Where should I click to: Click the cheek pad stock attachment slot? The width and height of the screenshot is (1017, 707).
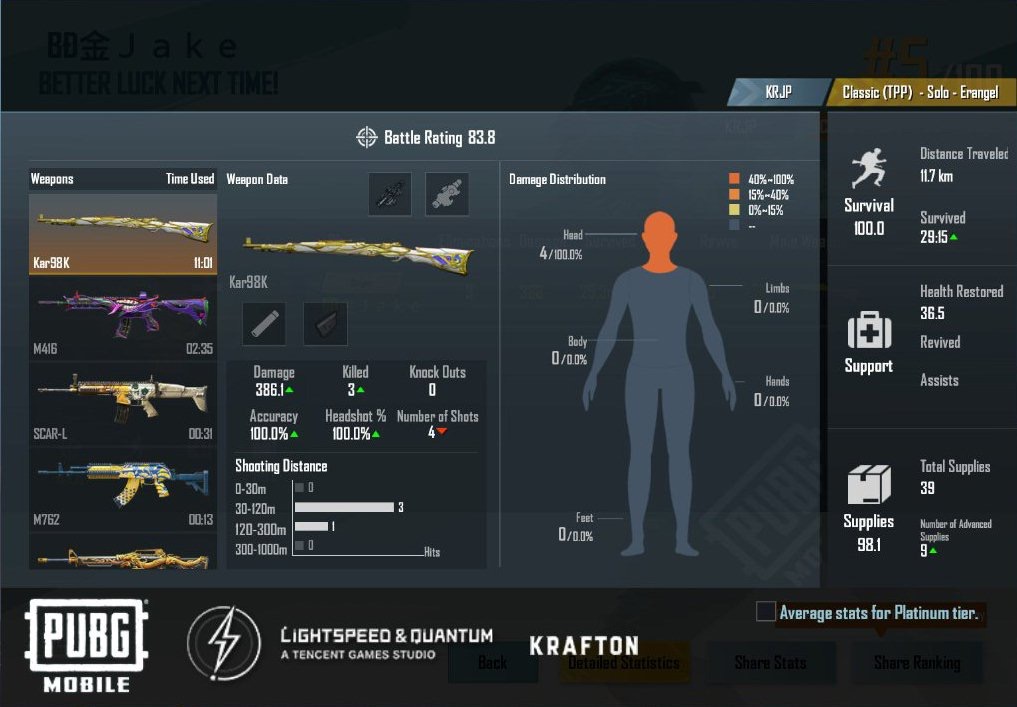click(325, 324)
